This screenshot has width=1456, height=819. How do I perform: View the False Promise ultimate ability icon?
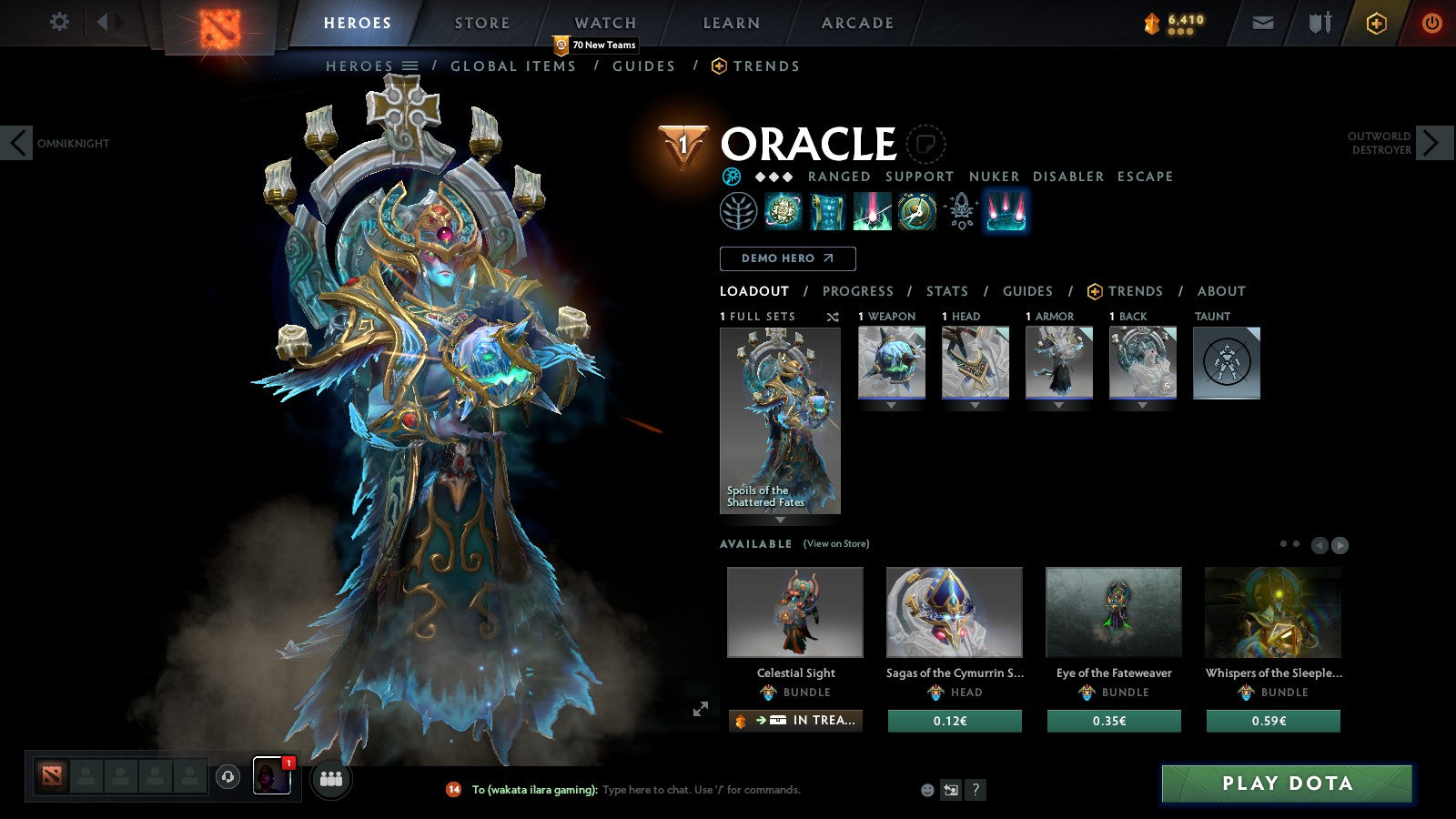pyautogui.click(x=917, y=209)
